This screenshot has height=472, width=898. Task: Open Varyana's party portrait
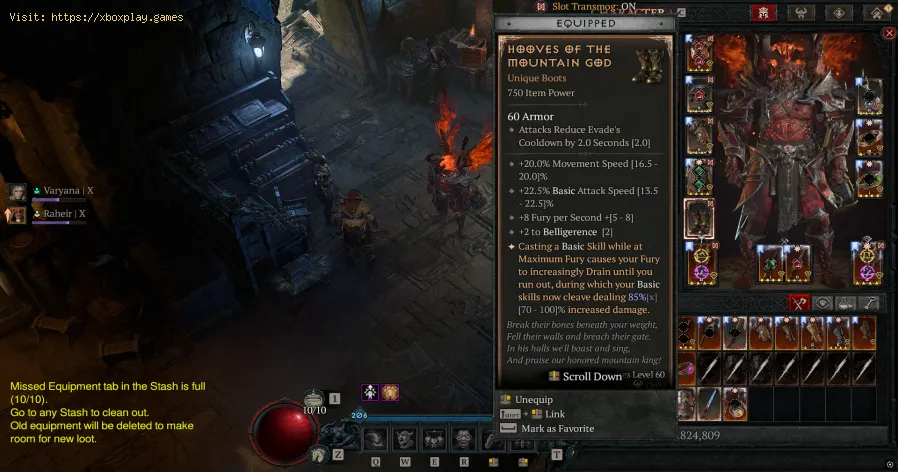click(x=17, y=191)
